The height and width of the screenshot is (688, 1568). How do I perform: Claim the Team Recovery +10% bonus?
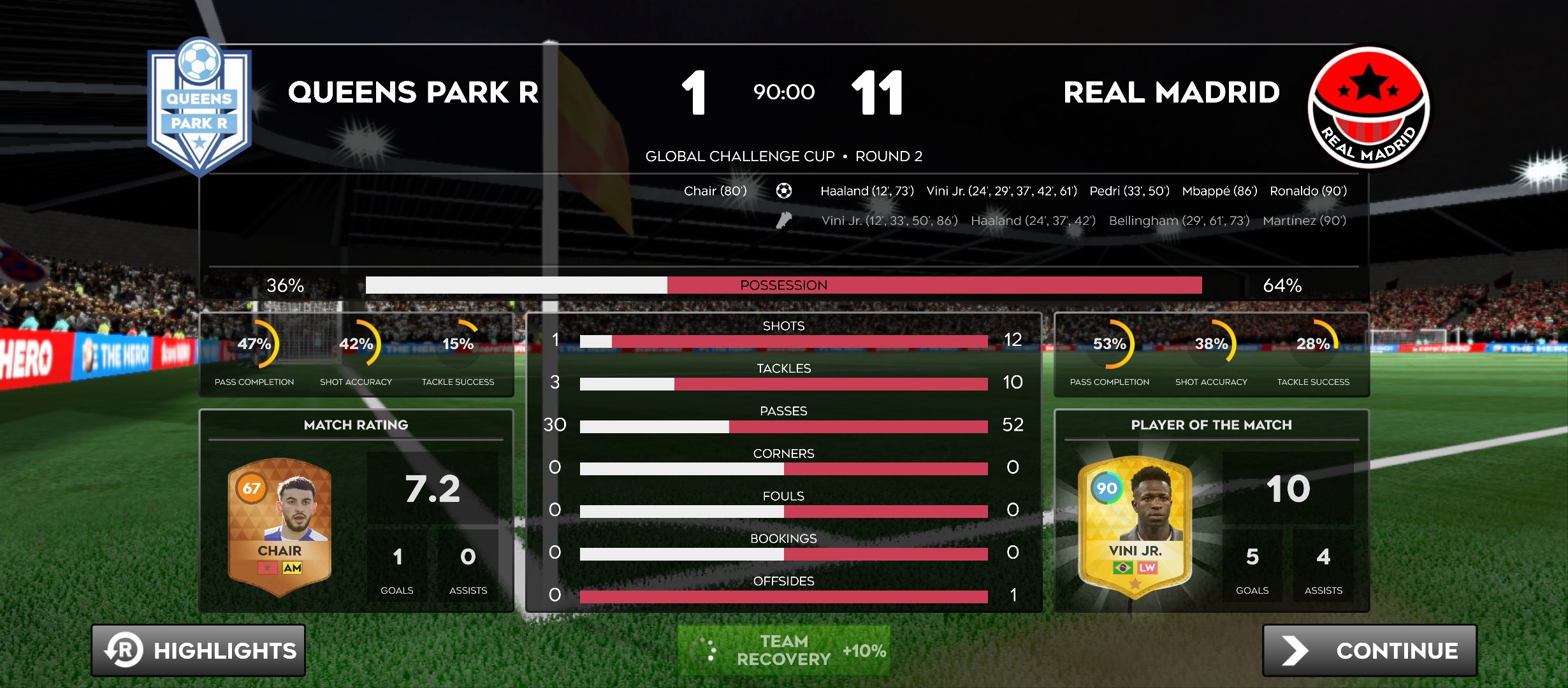tap(783, 650)
